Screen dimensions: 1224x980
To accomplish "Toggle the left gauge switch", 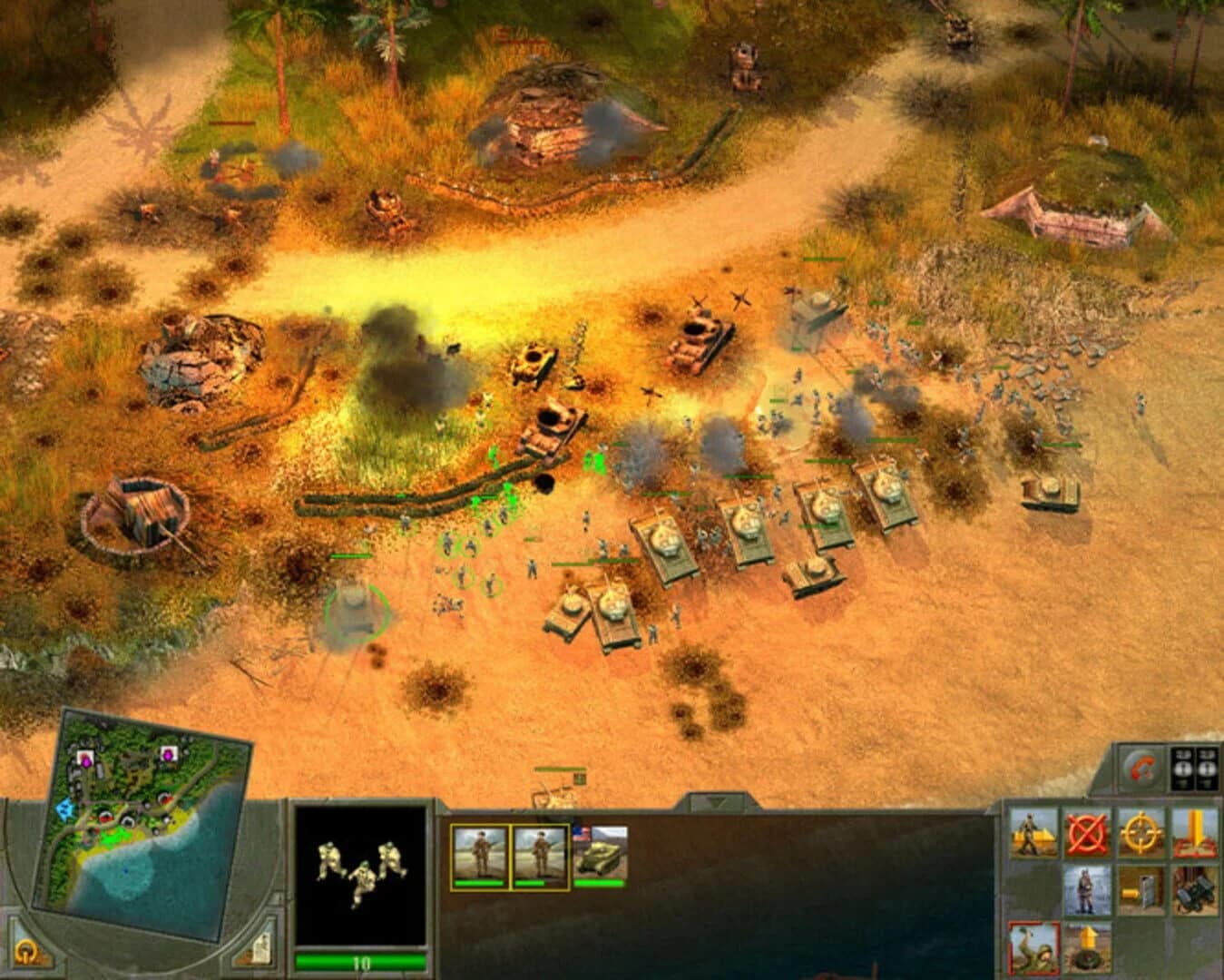I will (1182, 768).
